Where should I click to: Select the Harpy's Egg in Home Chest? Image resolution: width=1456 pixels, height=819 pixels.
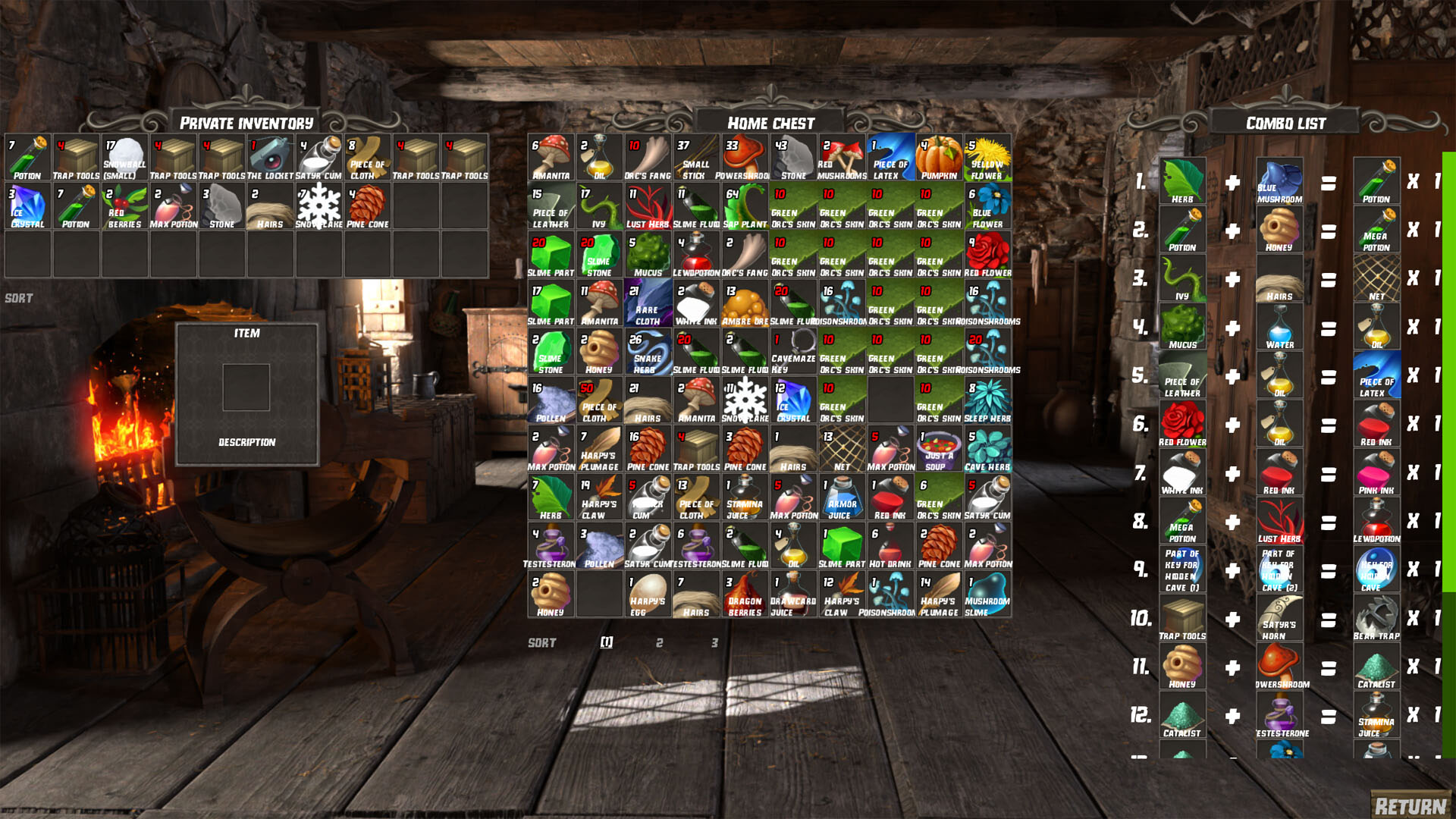648,594
